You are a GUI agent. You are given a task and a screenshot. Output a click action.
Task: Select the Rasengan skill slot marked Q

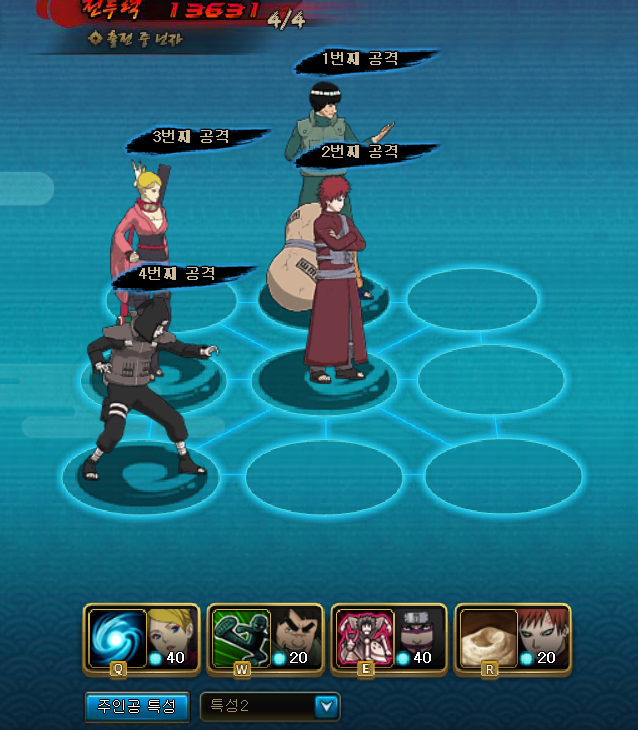coord(118,638)
